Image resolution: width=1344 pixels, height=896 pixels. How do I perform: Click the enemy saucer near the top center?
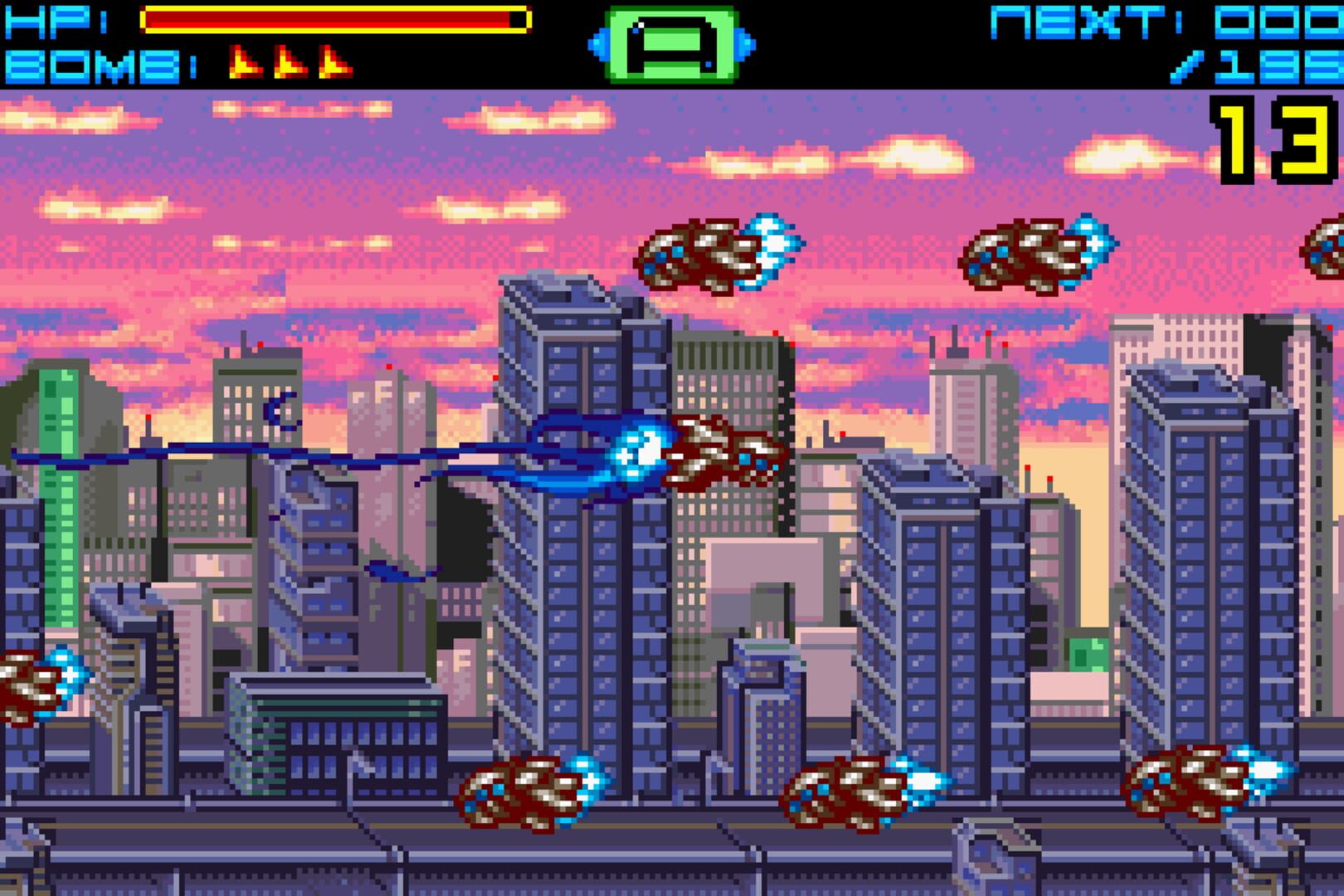coord(718,253)
